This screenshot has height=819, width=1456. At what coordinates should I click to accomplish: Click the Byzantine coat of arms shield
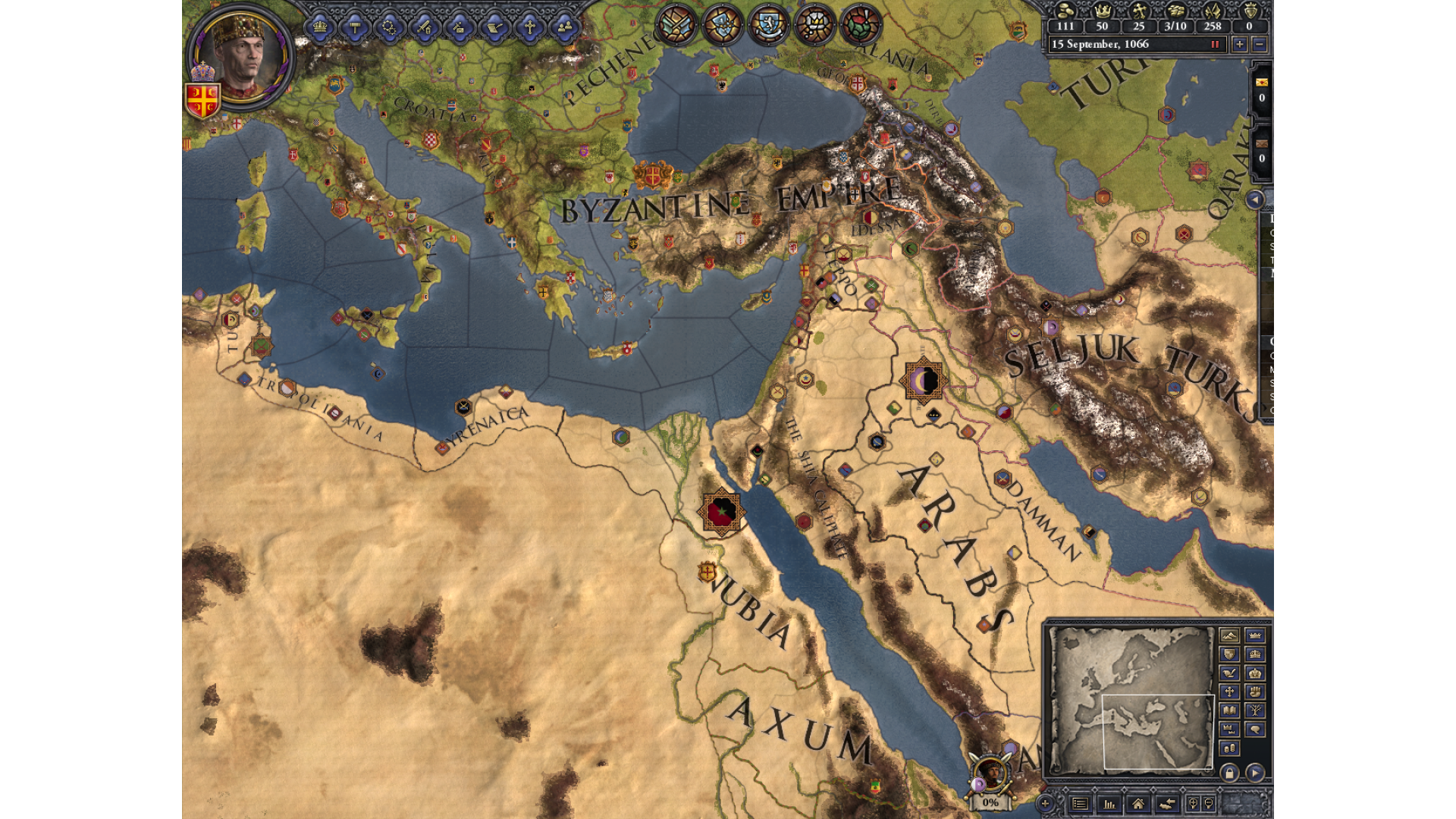[202, 100]
